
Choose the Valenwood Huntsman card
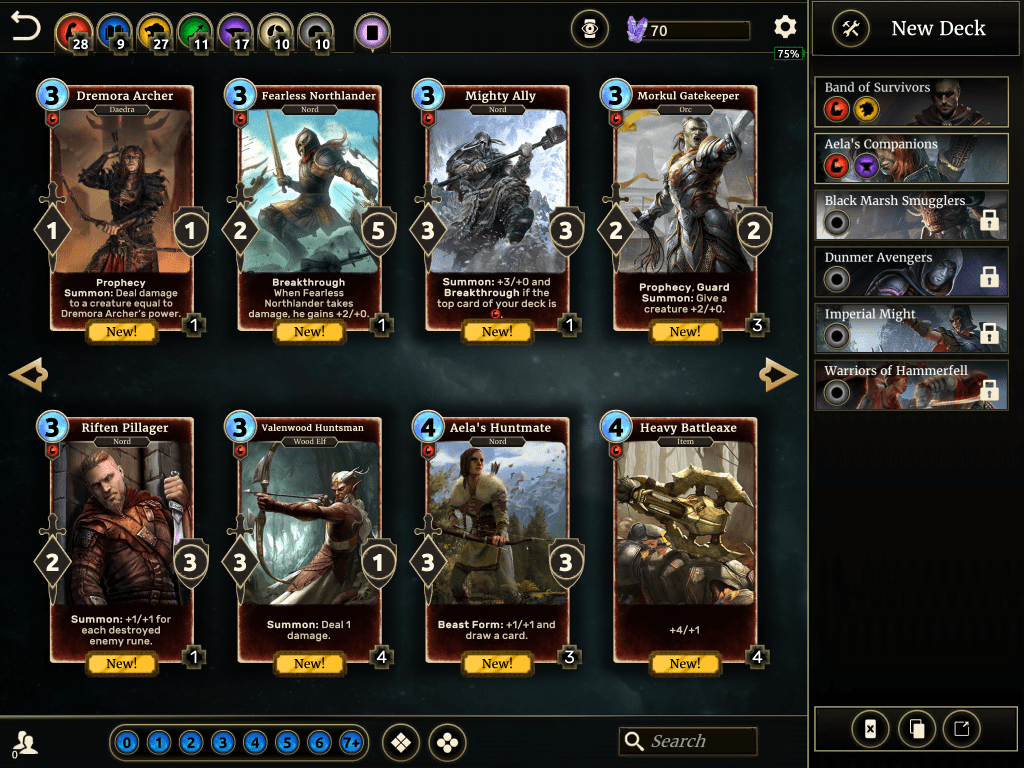coord(309,539)
